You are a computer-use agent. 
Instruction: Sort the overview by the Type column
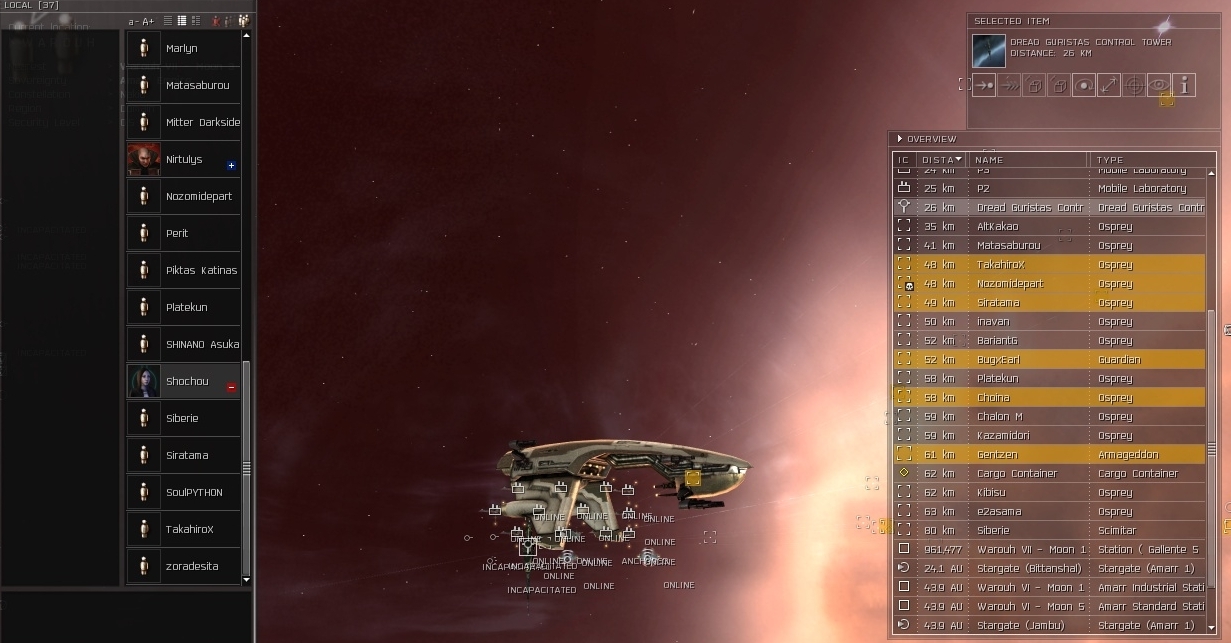tap(1148, 160)
